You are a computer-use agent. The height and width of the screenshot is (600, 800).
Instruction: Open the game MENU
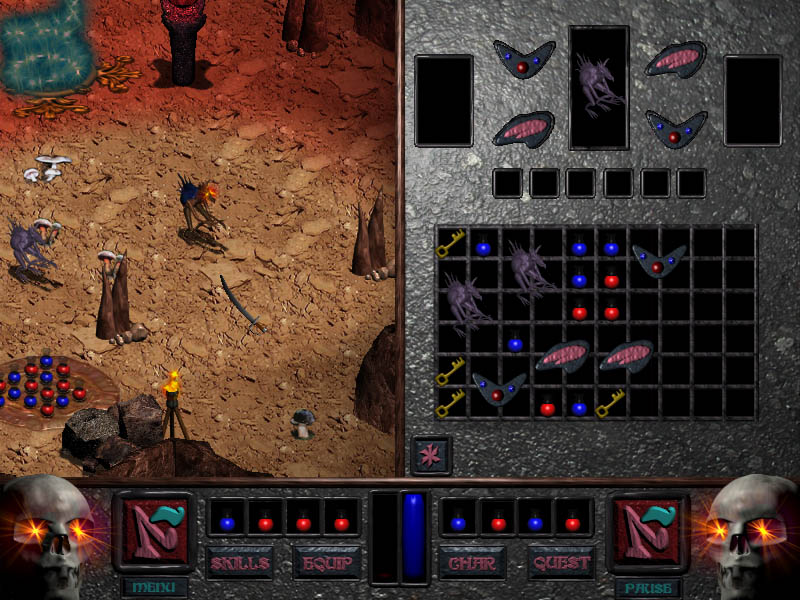pos(153,587)
